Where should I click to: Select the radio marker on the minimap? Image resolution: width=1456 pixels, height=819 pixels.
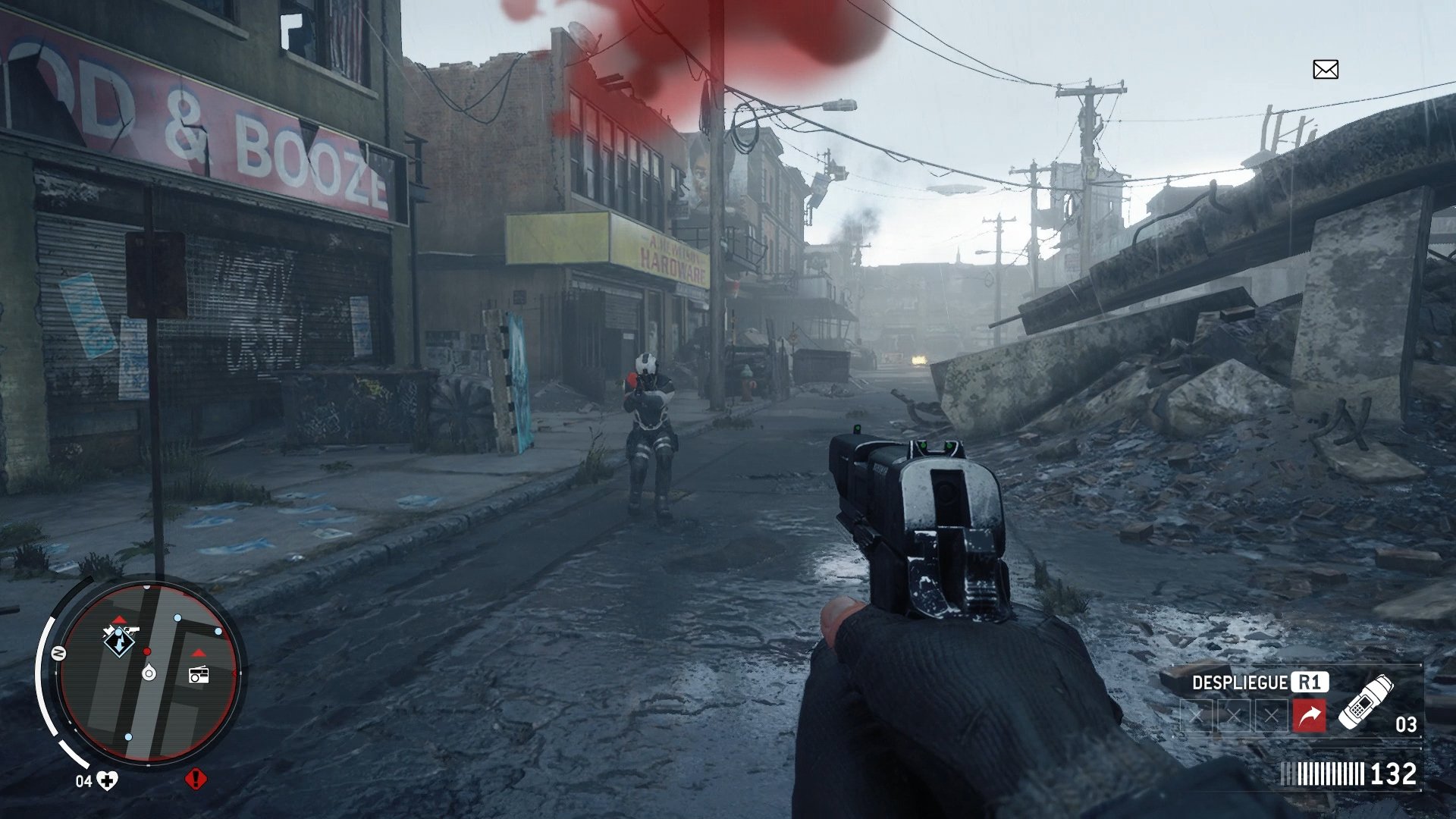click(199, 673)
